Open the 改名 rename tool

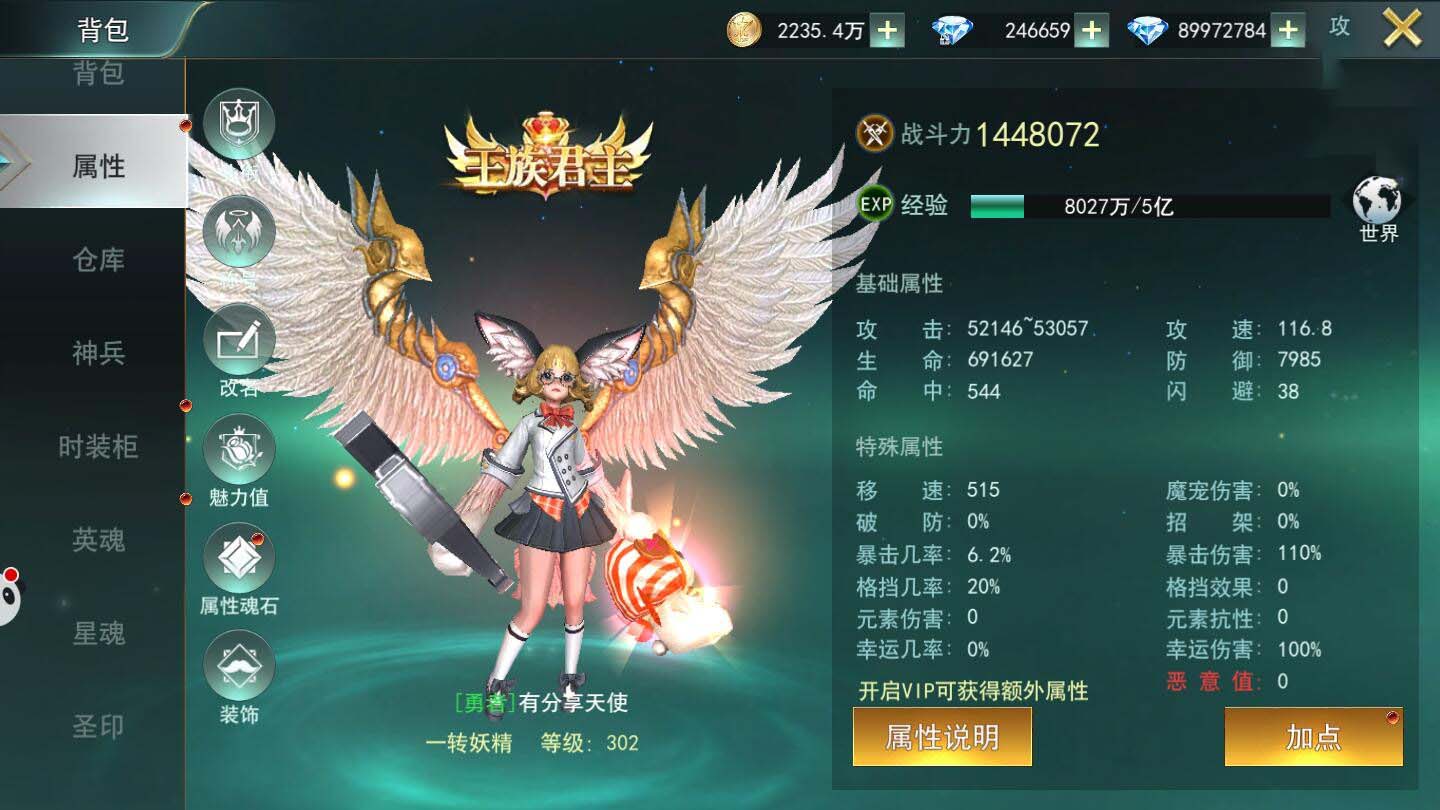tap(238, 340)
